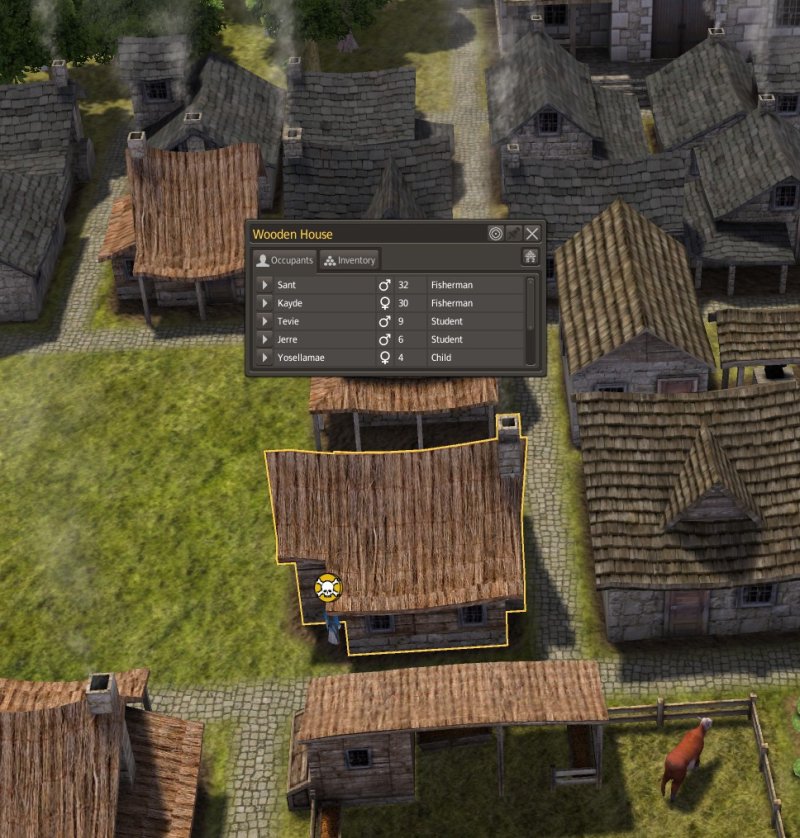This screenshot has width=800, height=838.
Task: Click the occupants list scrollbar
Action: (x=531, y=305)
